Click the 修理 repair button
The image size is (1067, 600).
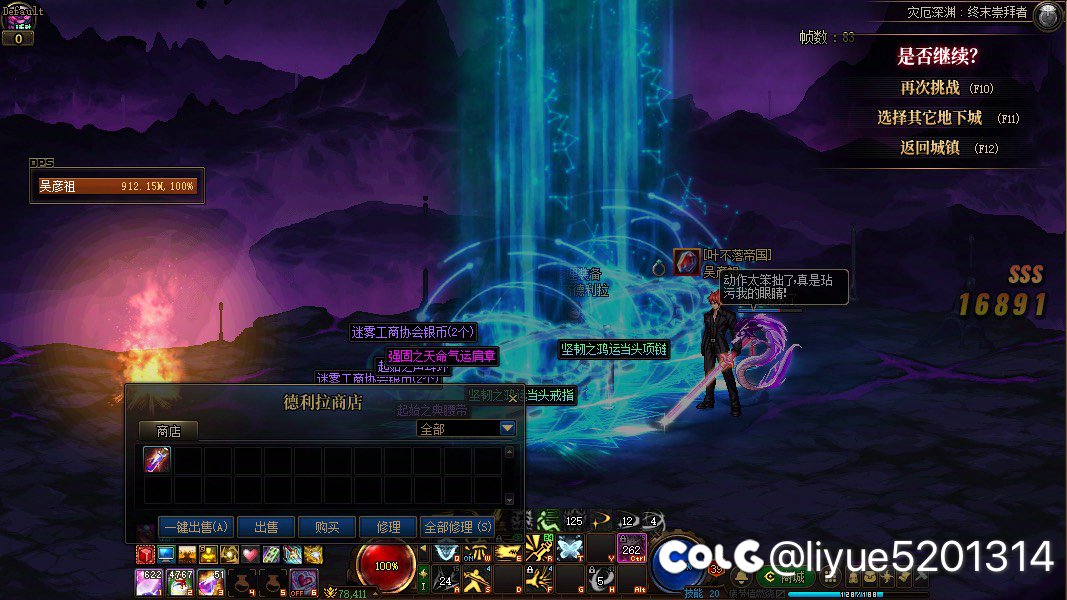click(388, 527)
